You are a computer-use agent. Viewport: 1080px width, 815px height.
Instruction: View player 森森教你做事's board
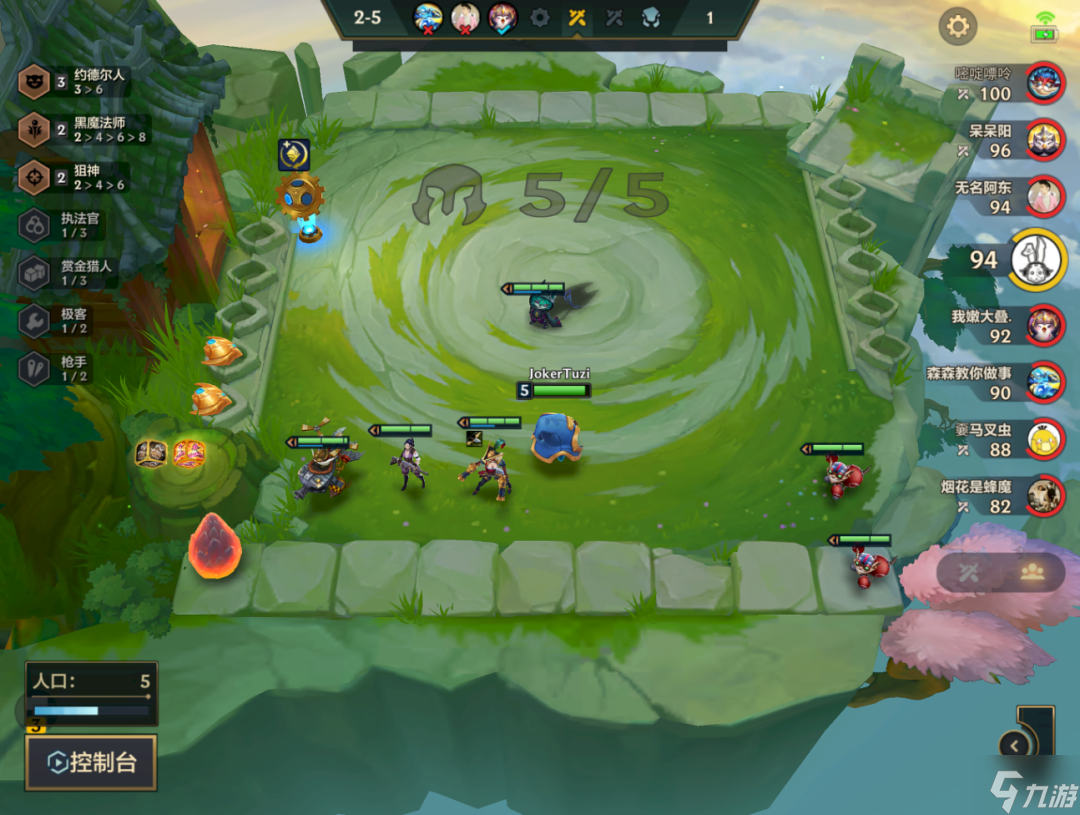1045,382
